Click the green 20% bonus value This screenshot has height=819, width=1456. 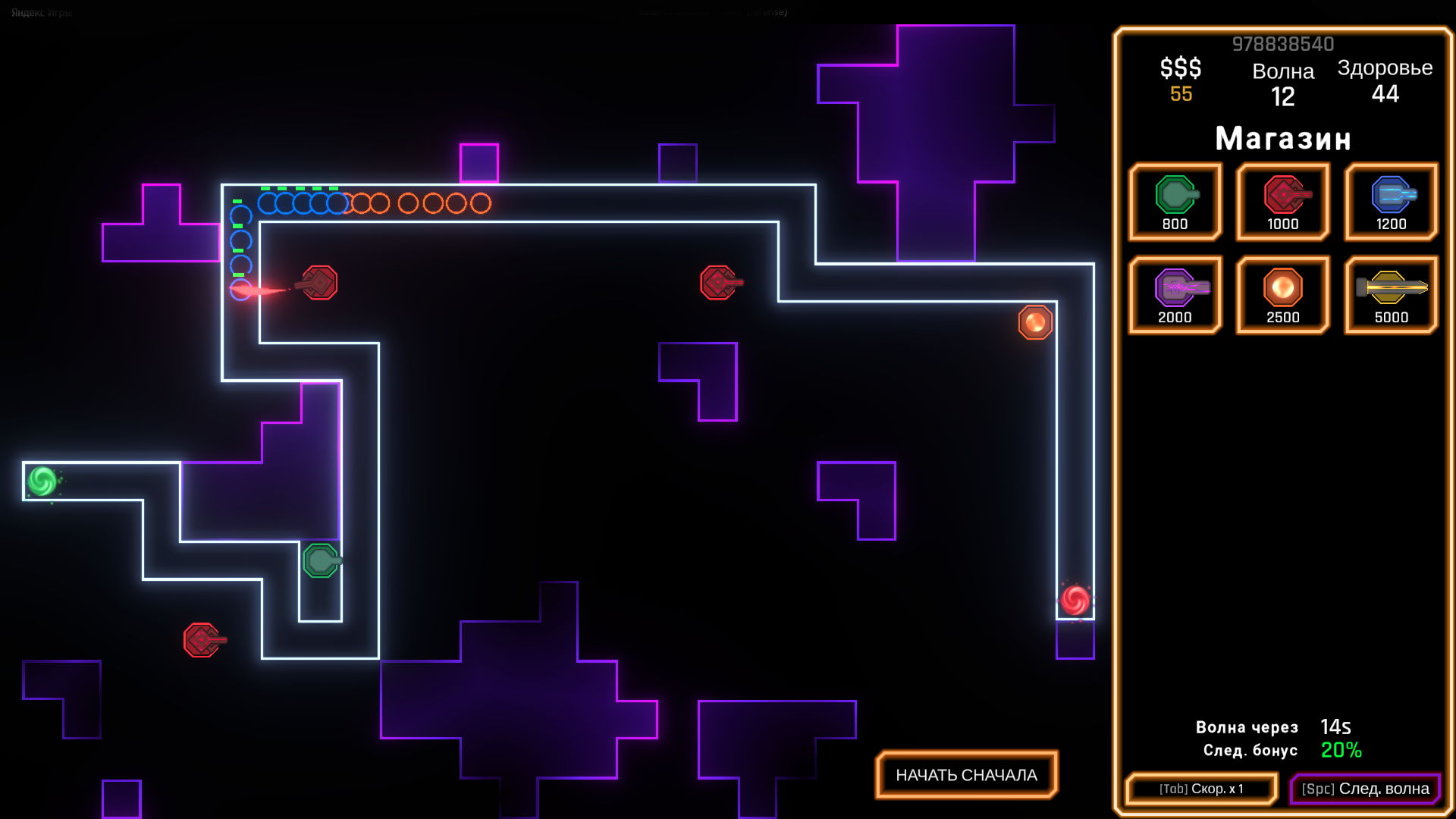[1341, 751]
